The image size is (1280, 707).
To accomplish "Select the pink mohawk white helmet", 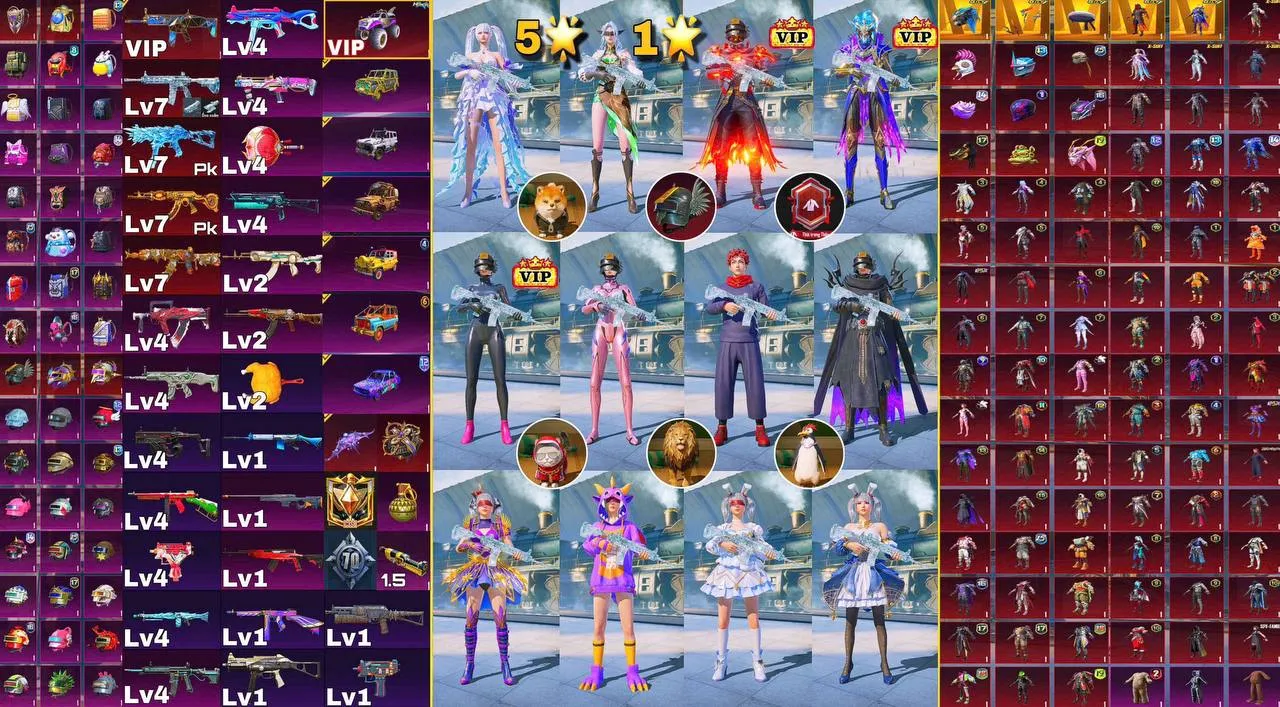I will click(x=966, y=66).
